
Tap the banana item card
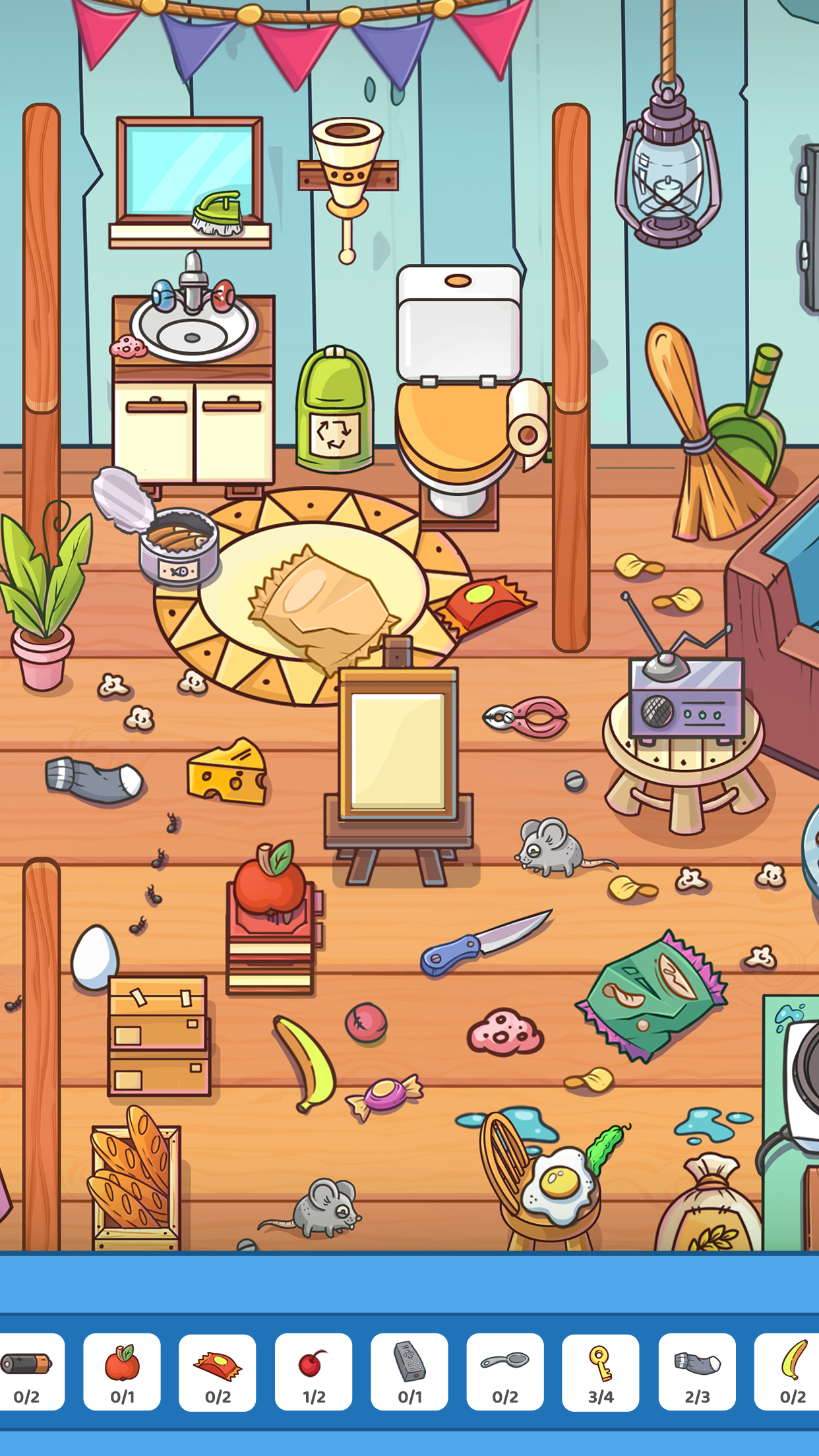[x=790, y=1372]
